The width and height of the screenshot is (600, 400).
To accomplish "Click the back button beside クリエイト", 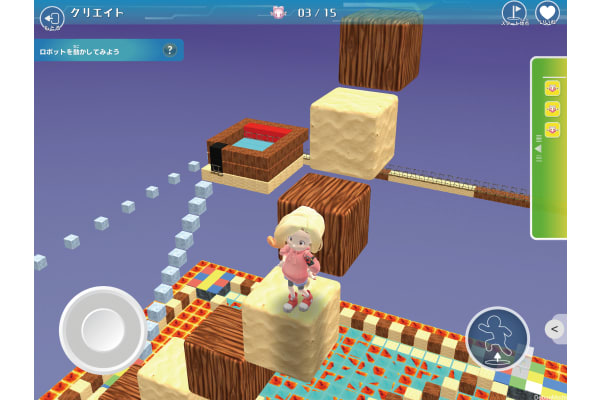I will point(51,16).
